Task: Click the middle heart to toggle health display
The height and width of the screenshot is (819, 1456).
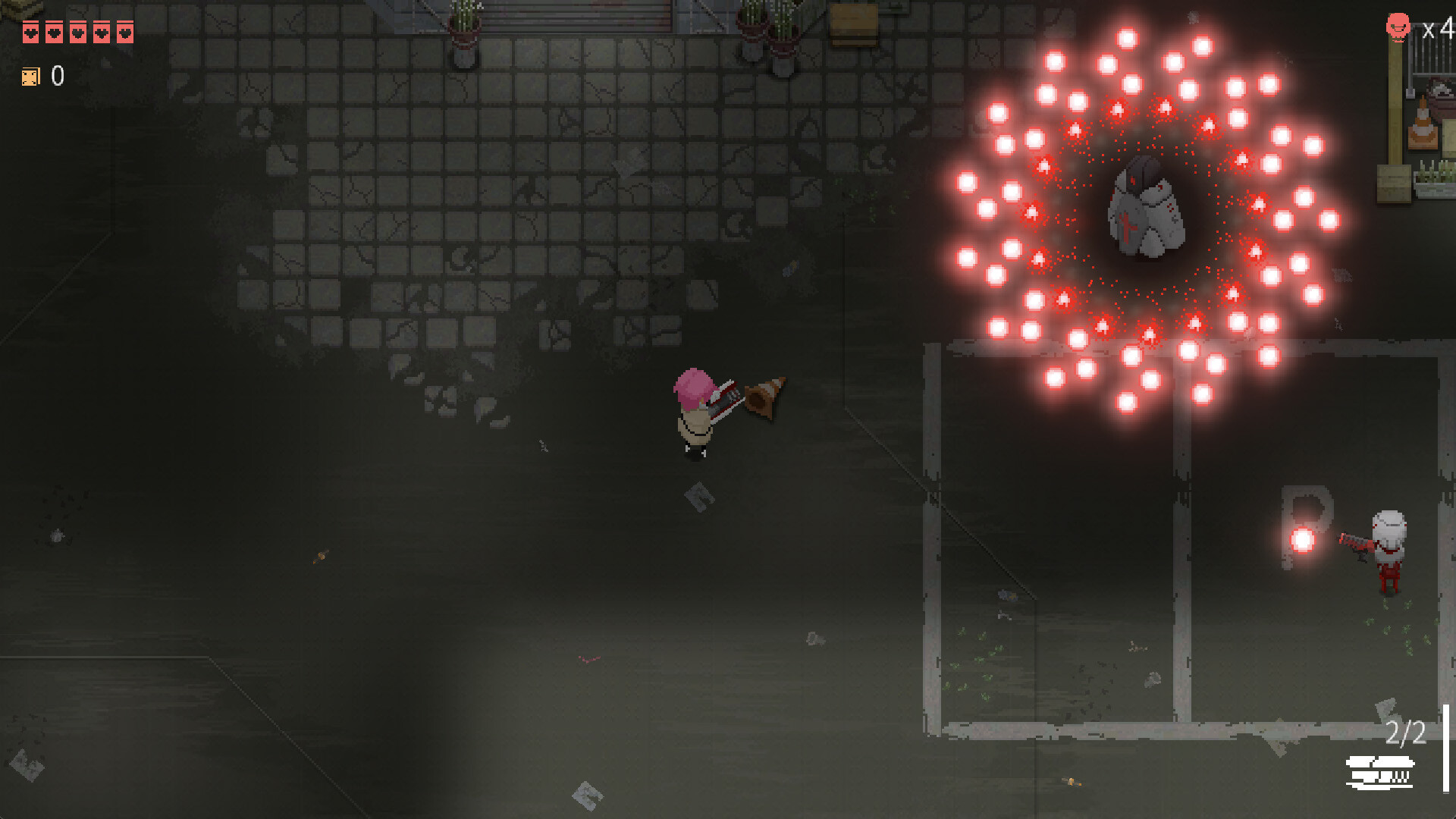Action: [x=77, y=33]
